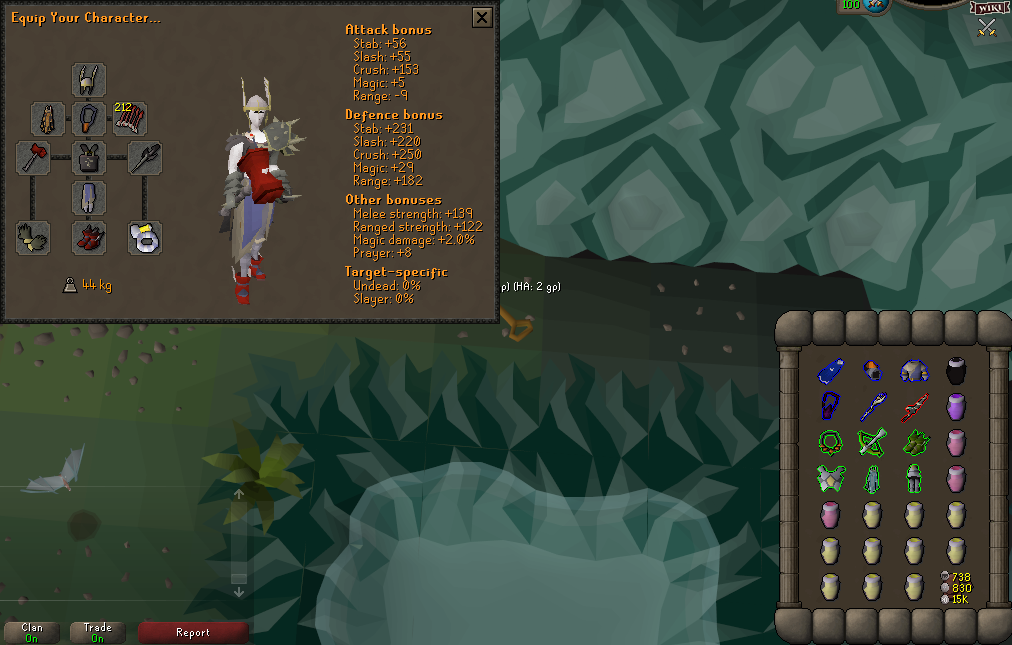
Task: Click the body armour equipment slot
Action: coord(89,158)
